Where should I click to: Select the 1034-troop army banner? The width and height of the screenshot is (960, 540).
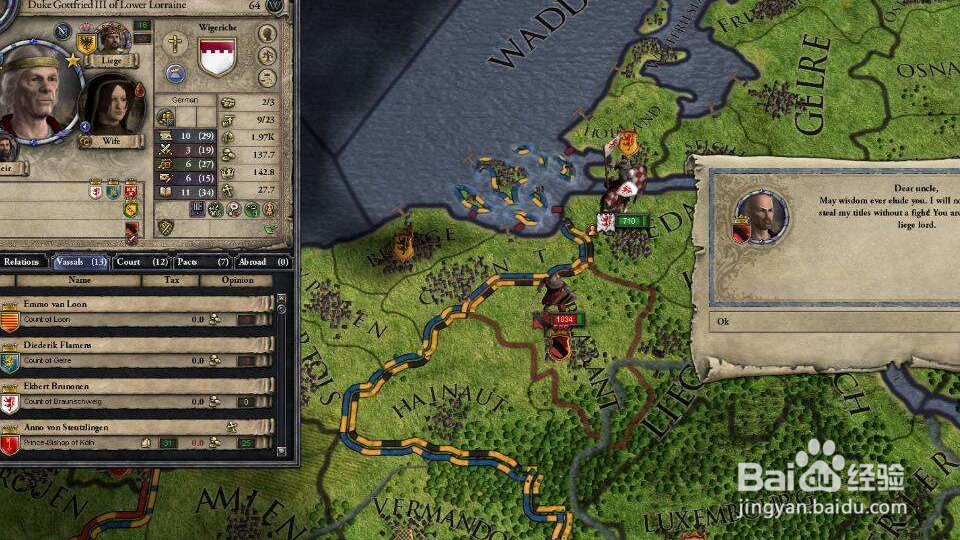click(566, 319)
